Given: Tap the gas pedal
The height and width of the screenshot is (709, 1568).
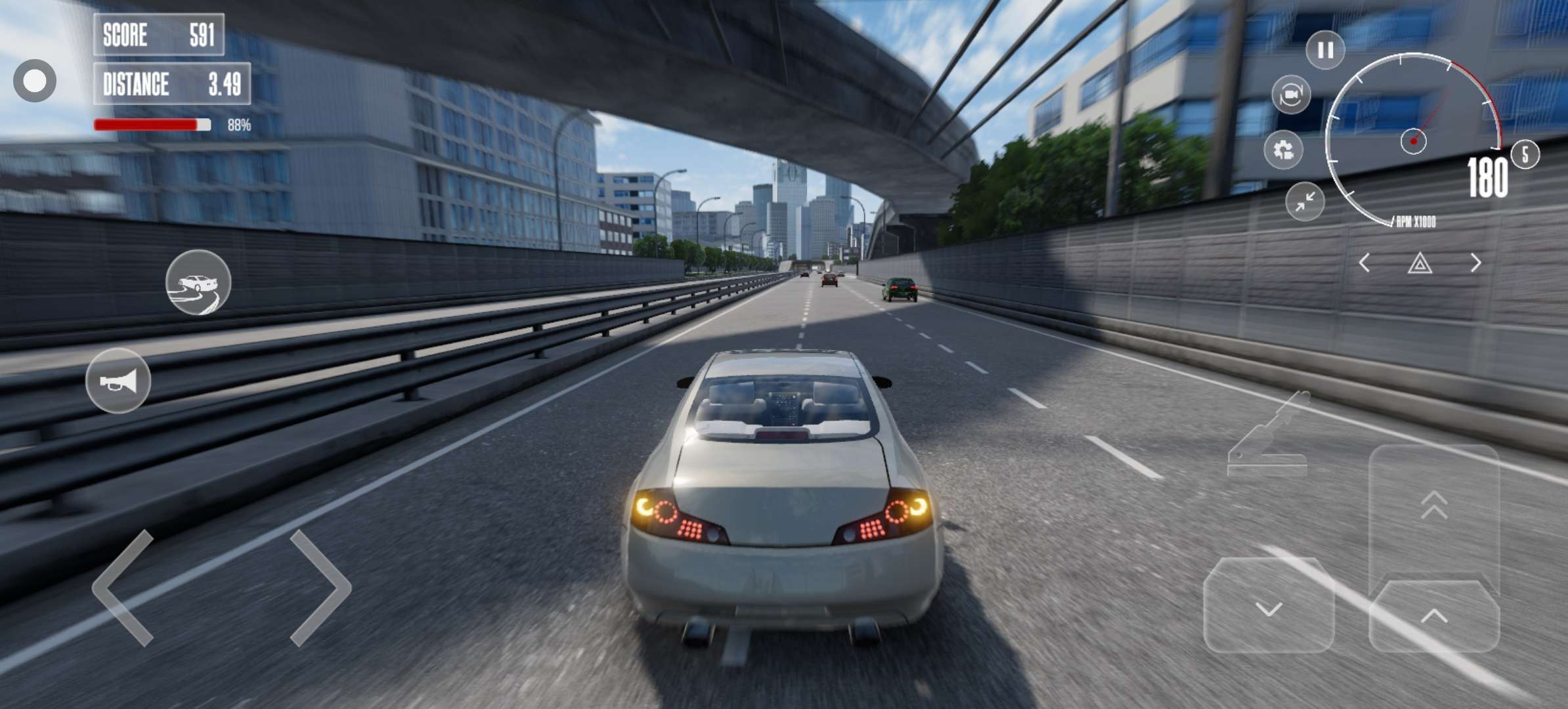Looking at the screenshot, I should pyautogui.click(x=1434, y=615).
